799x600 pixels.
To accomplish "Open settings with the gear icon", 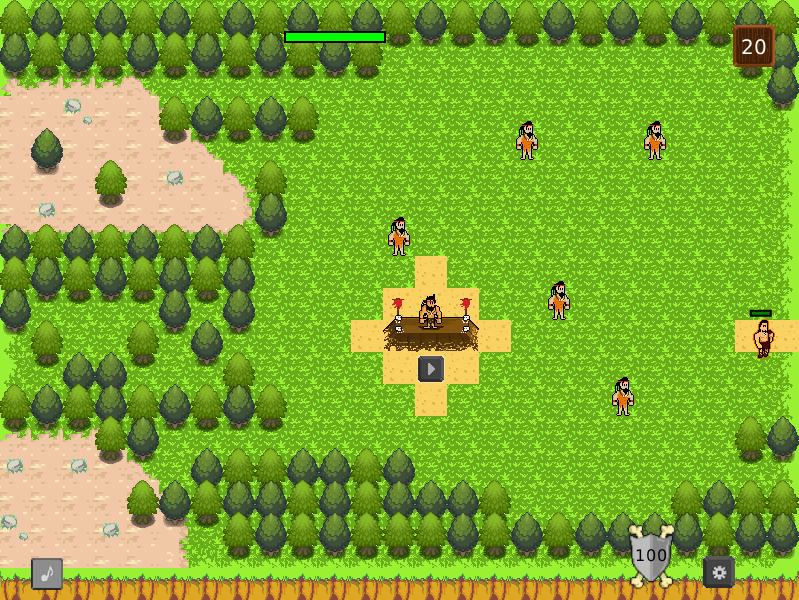I will (719, 572).
